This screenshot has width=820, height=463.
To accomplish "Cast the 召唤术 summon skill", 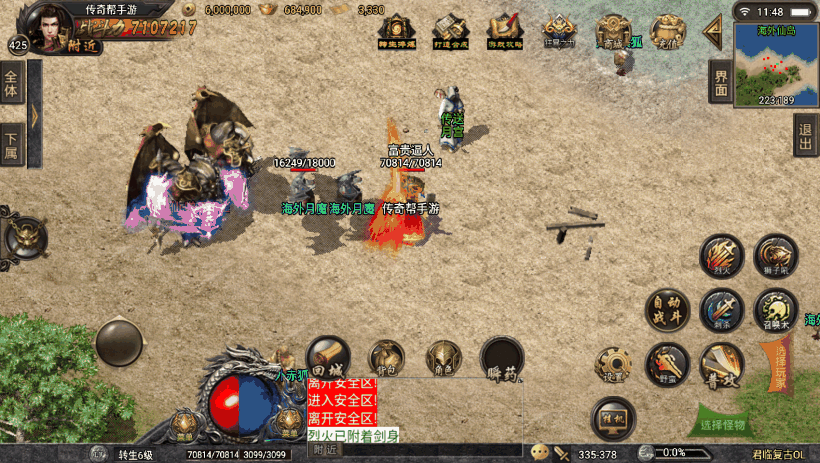I will (775, 310).
